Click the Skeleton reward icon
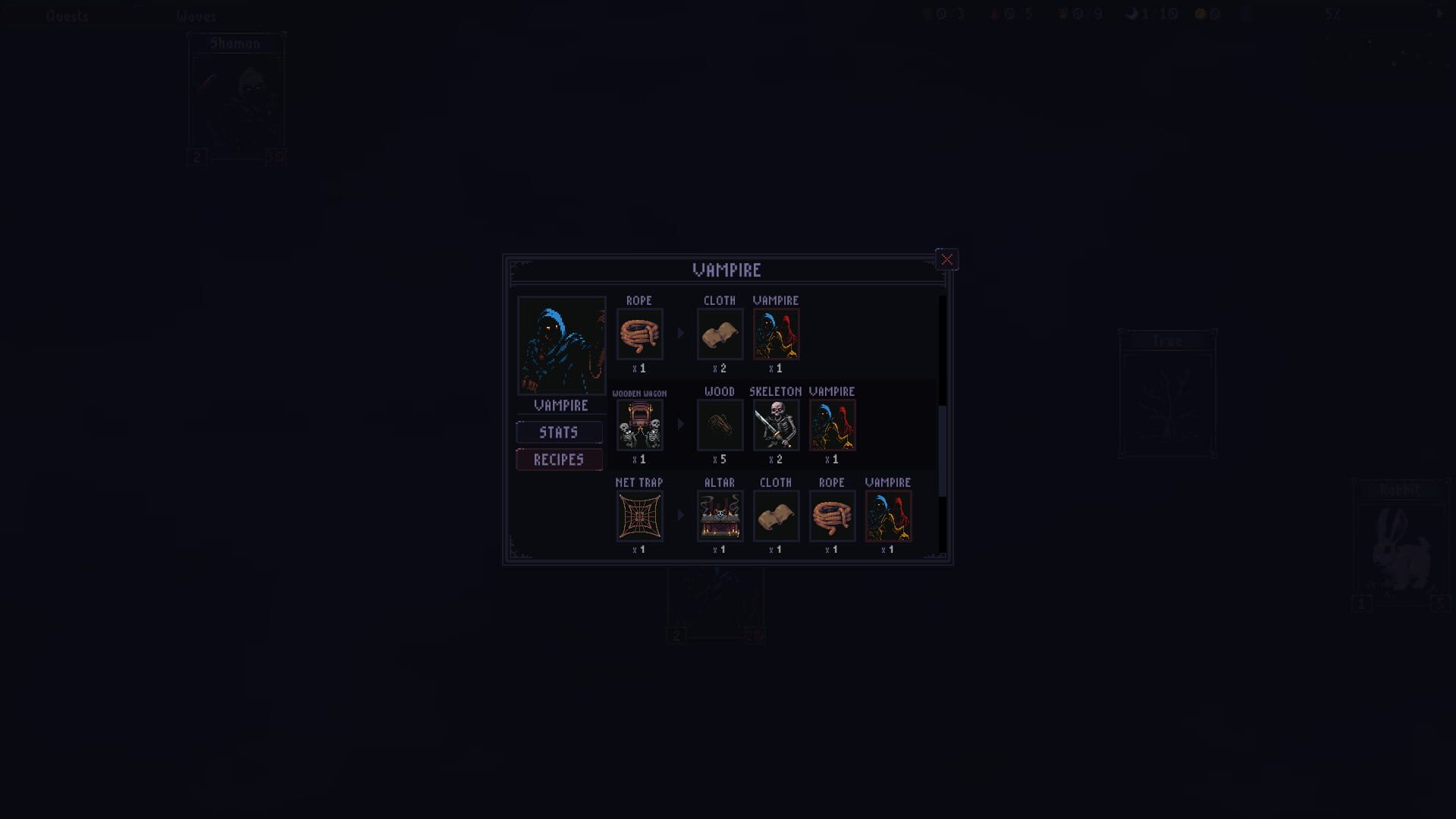Viewport: 1456px width, 819px height. click(x=776, y=425)
